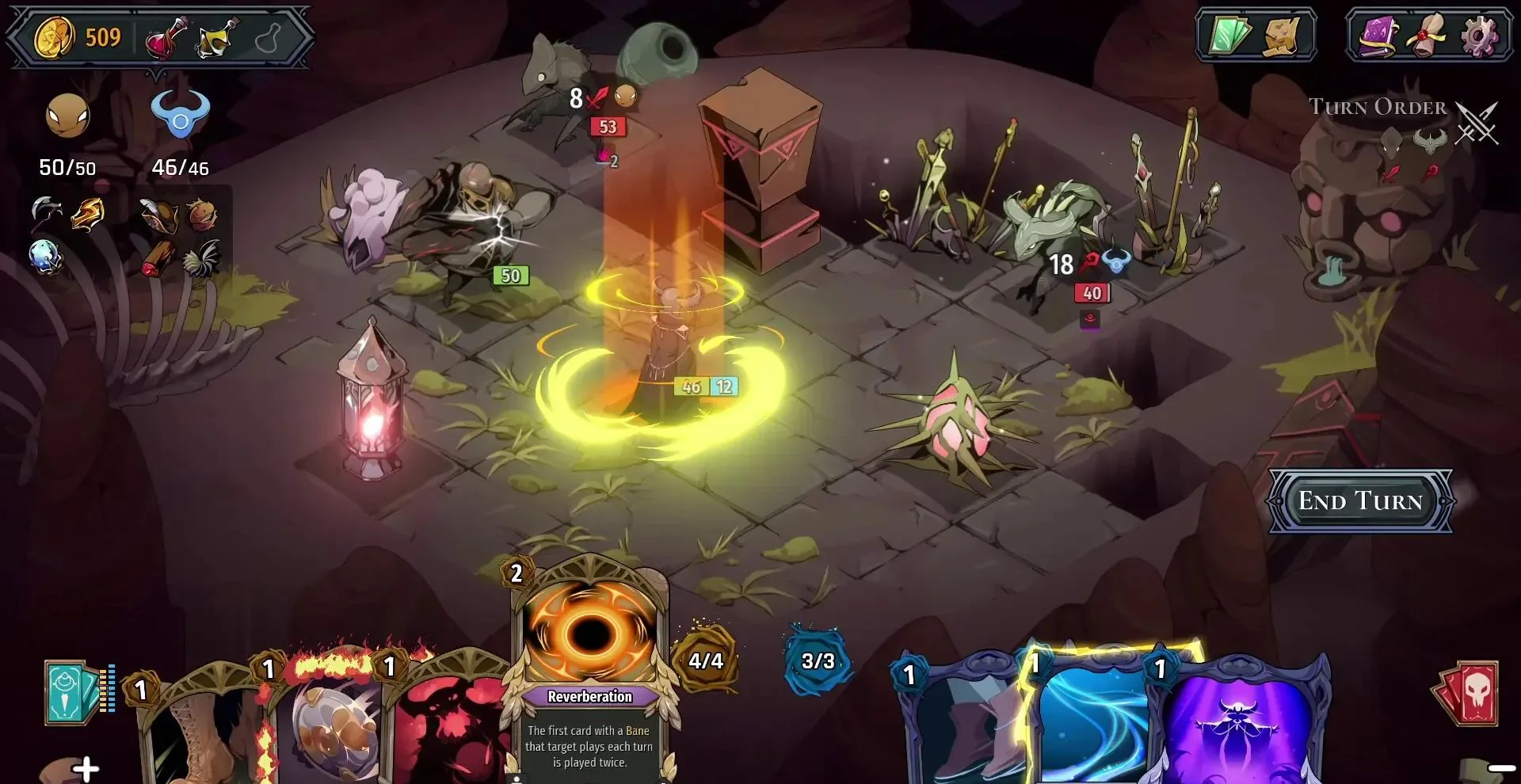End the current turn
1521x784 pixels.
coord(1360,501)
